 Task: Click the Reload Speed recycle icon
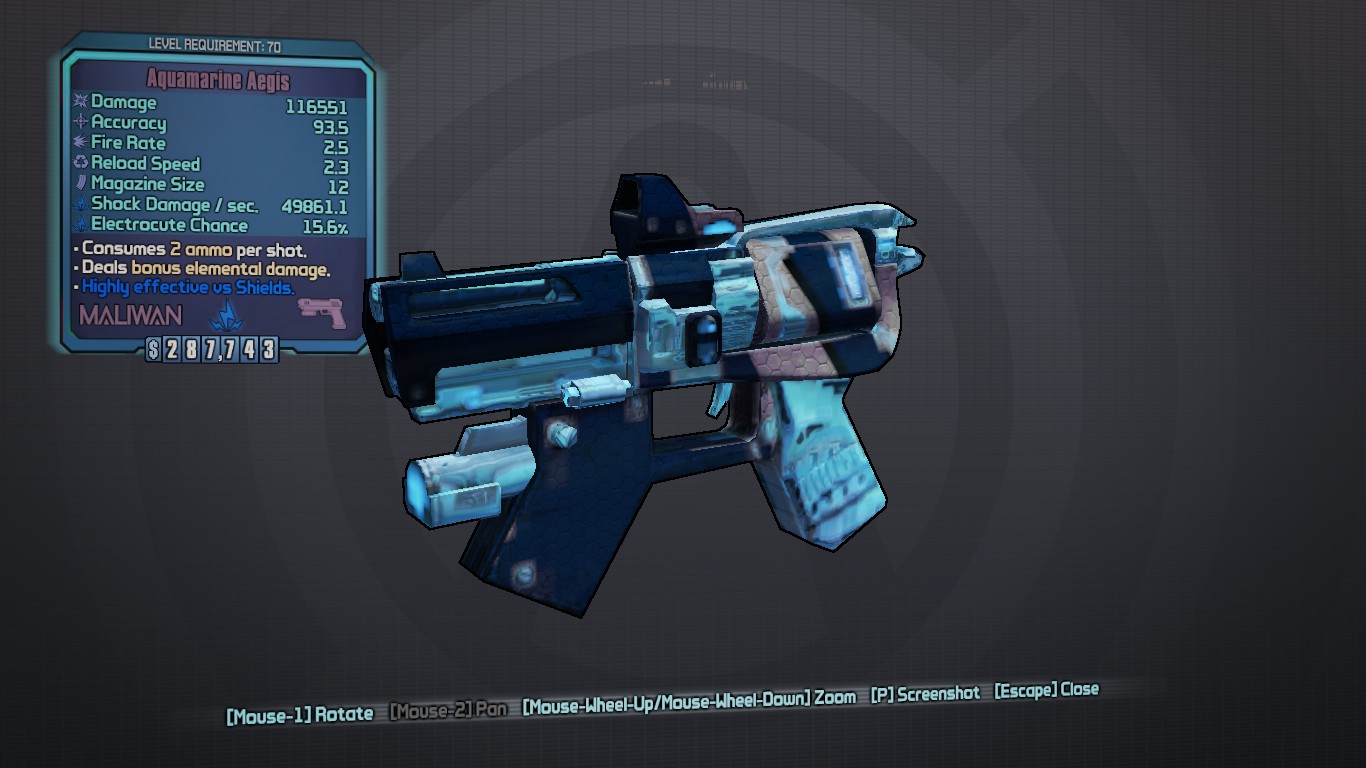point(80,163)
